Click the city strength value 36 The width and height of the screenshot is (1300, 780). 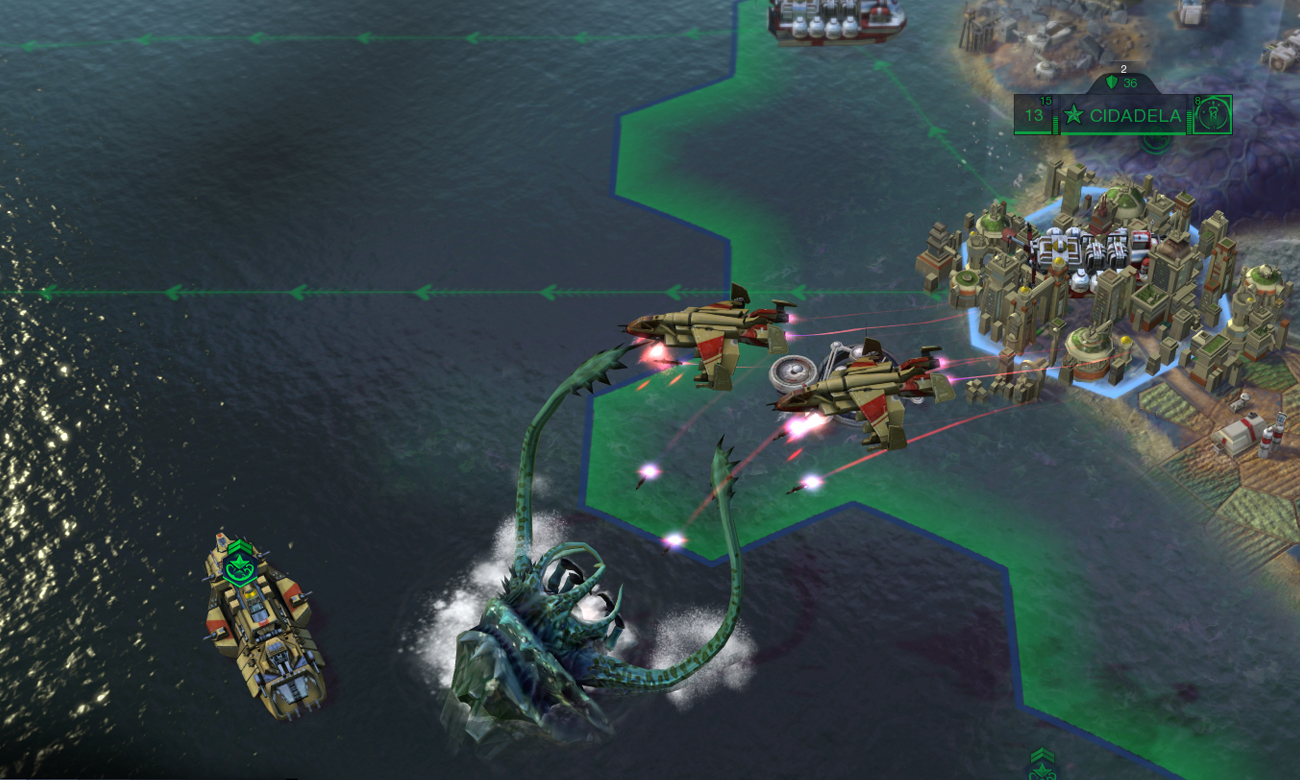[1130, 84]
